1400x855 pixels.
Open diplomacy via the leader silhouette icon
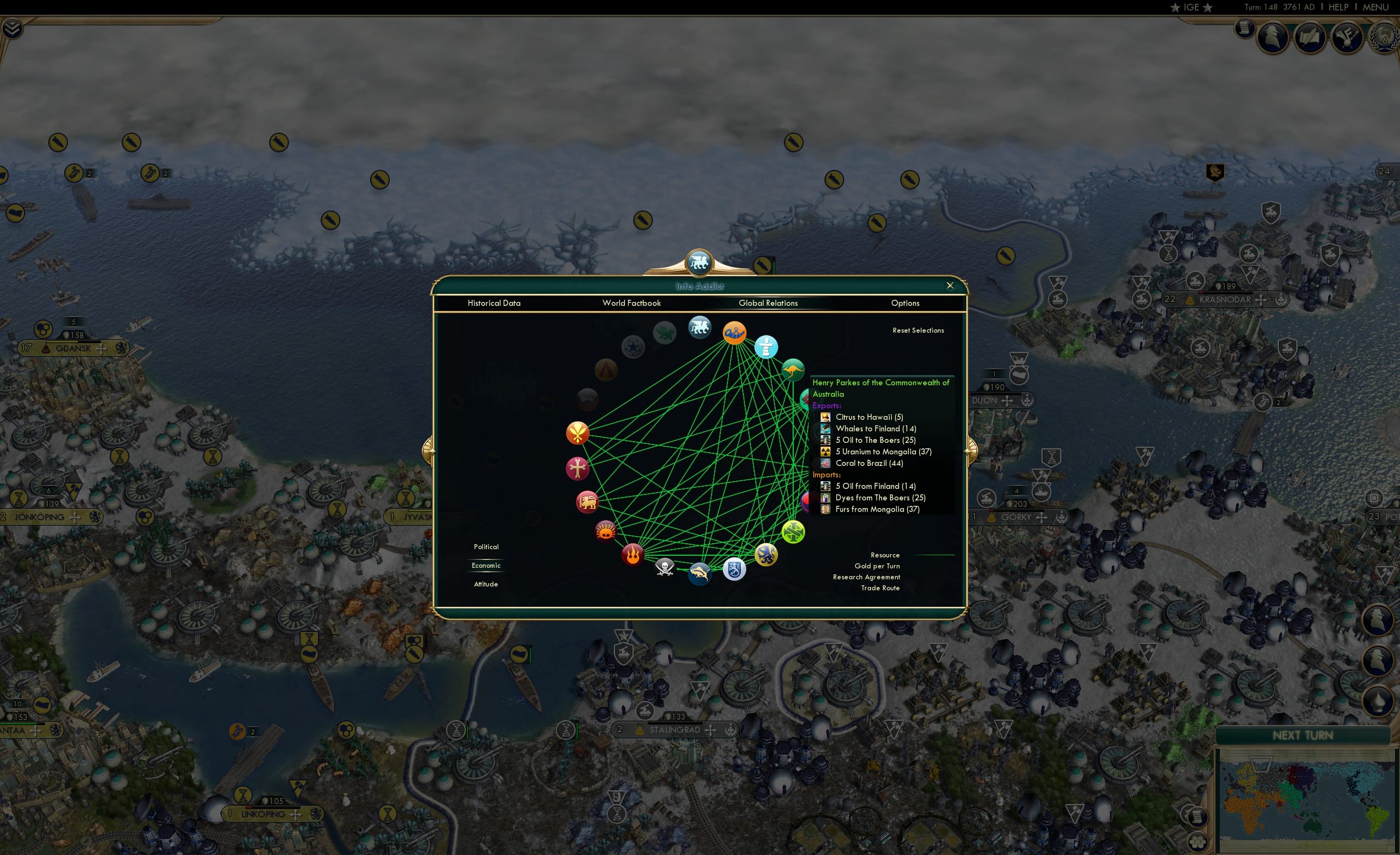[x=1273, y=37]
